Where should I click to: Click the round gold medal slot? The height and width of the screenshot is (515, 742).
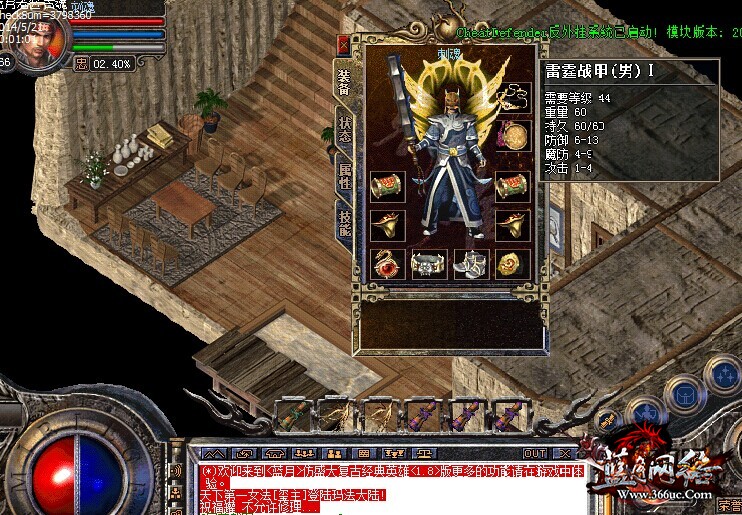click(514, 136)
